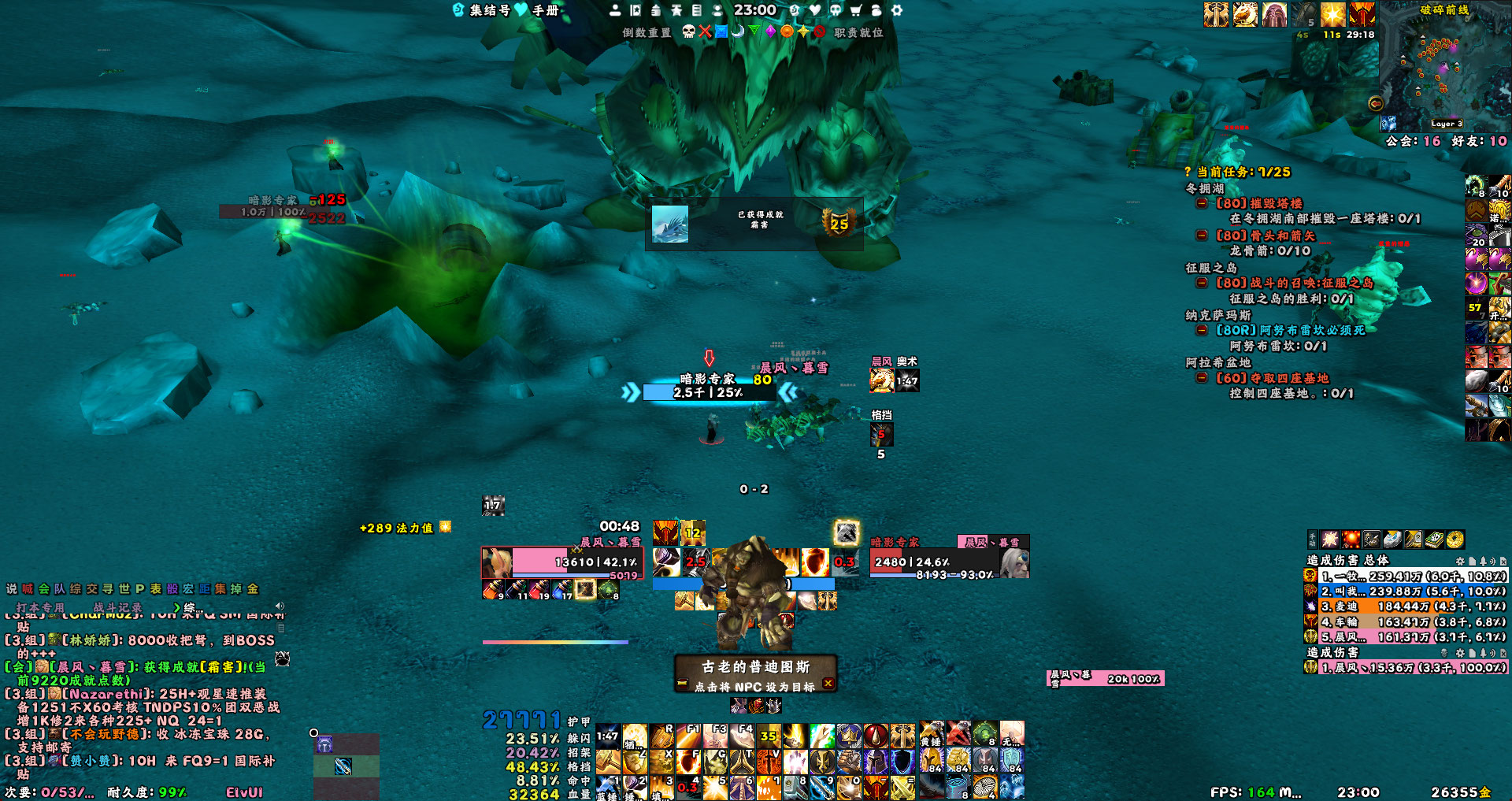Choose the blue square raid marker

click(x=721, y=32)
